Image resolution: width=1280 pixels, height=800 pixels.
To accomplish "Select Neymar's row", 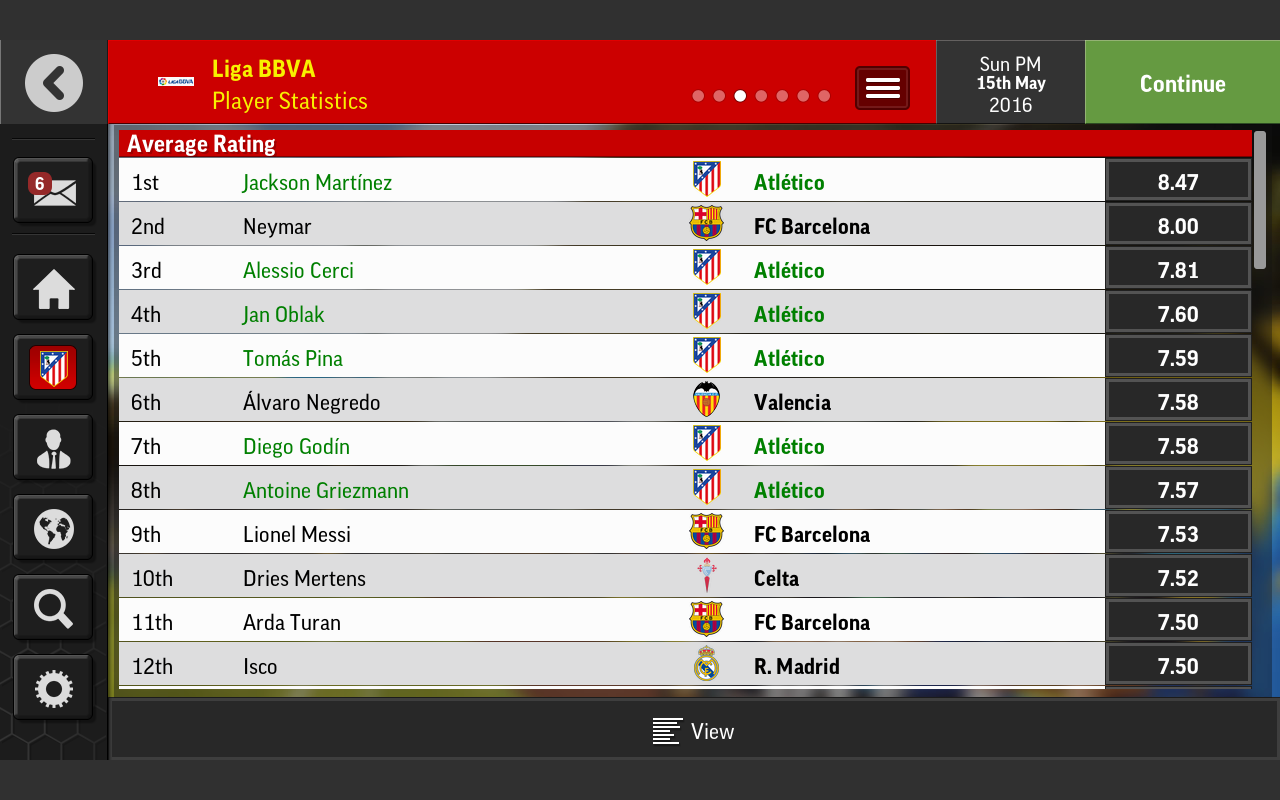I will (277, 227).
